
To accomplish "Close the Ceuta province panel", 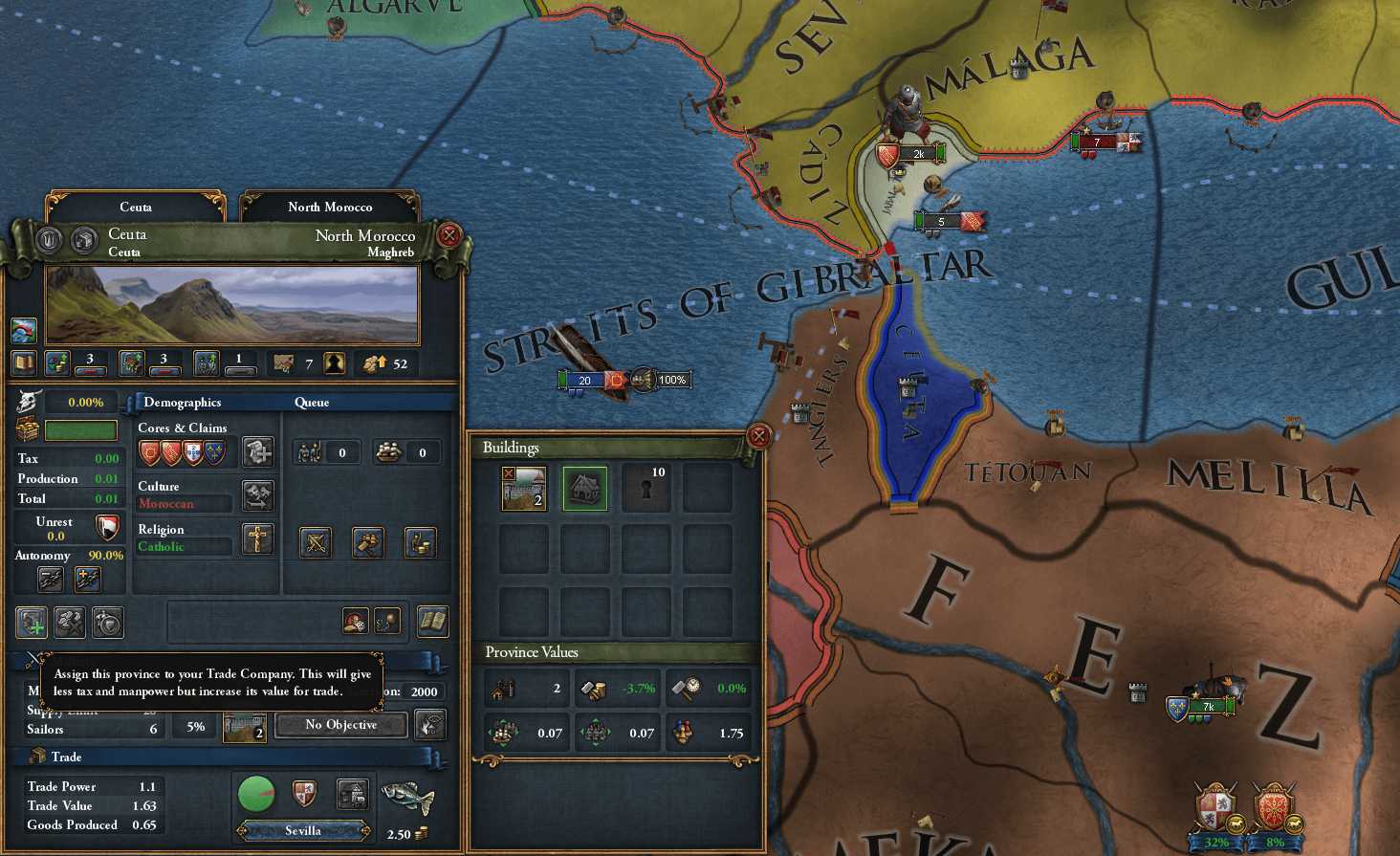I will pyautogui.click(x=448, y=234).
